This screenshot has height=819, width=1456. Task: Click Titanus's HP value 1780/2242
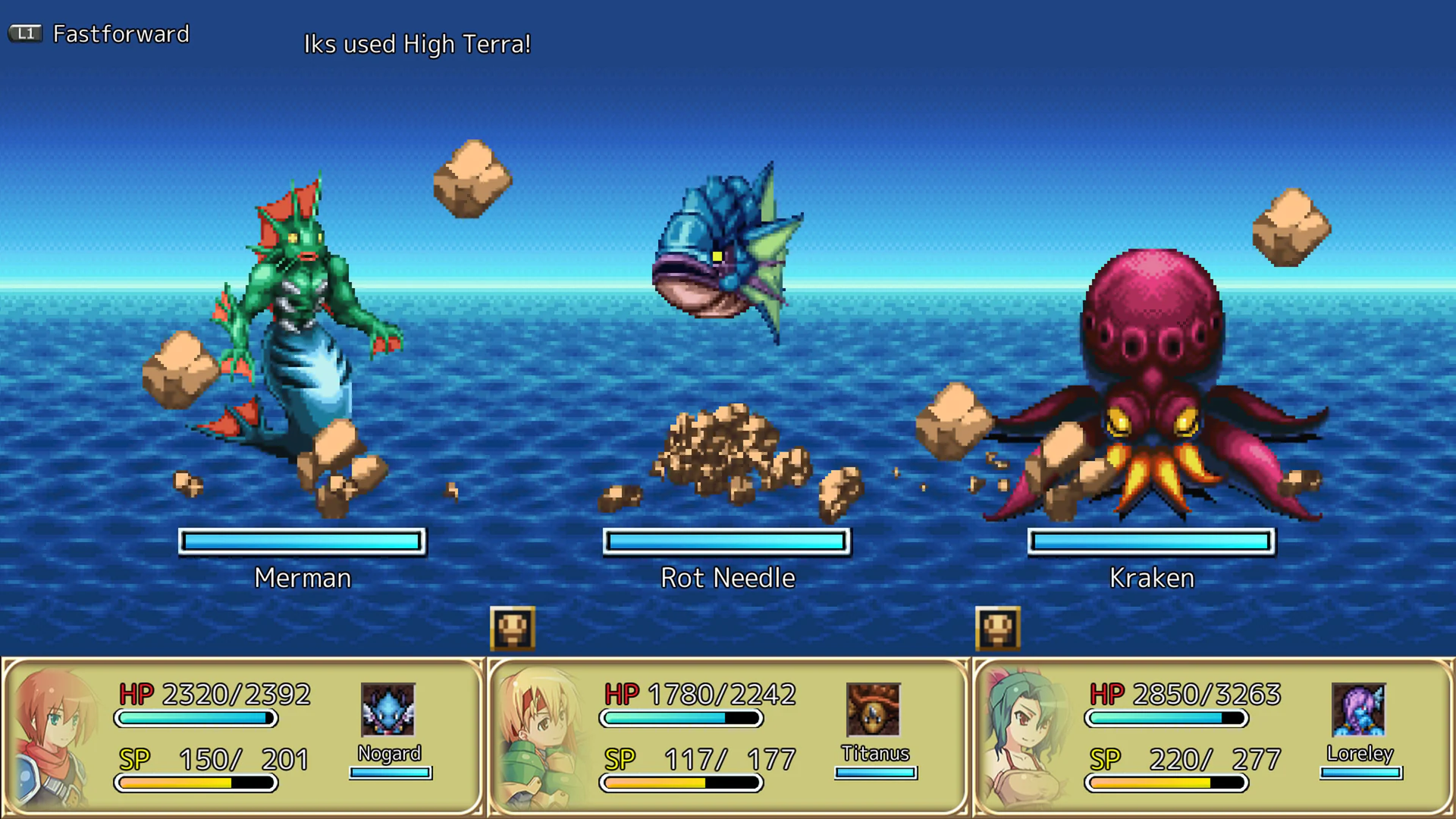pyautogui.click(x=720, y=694)
